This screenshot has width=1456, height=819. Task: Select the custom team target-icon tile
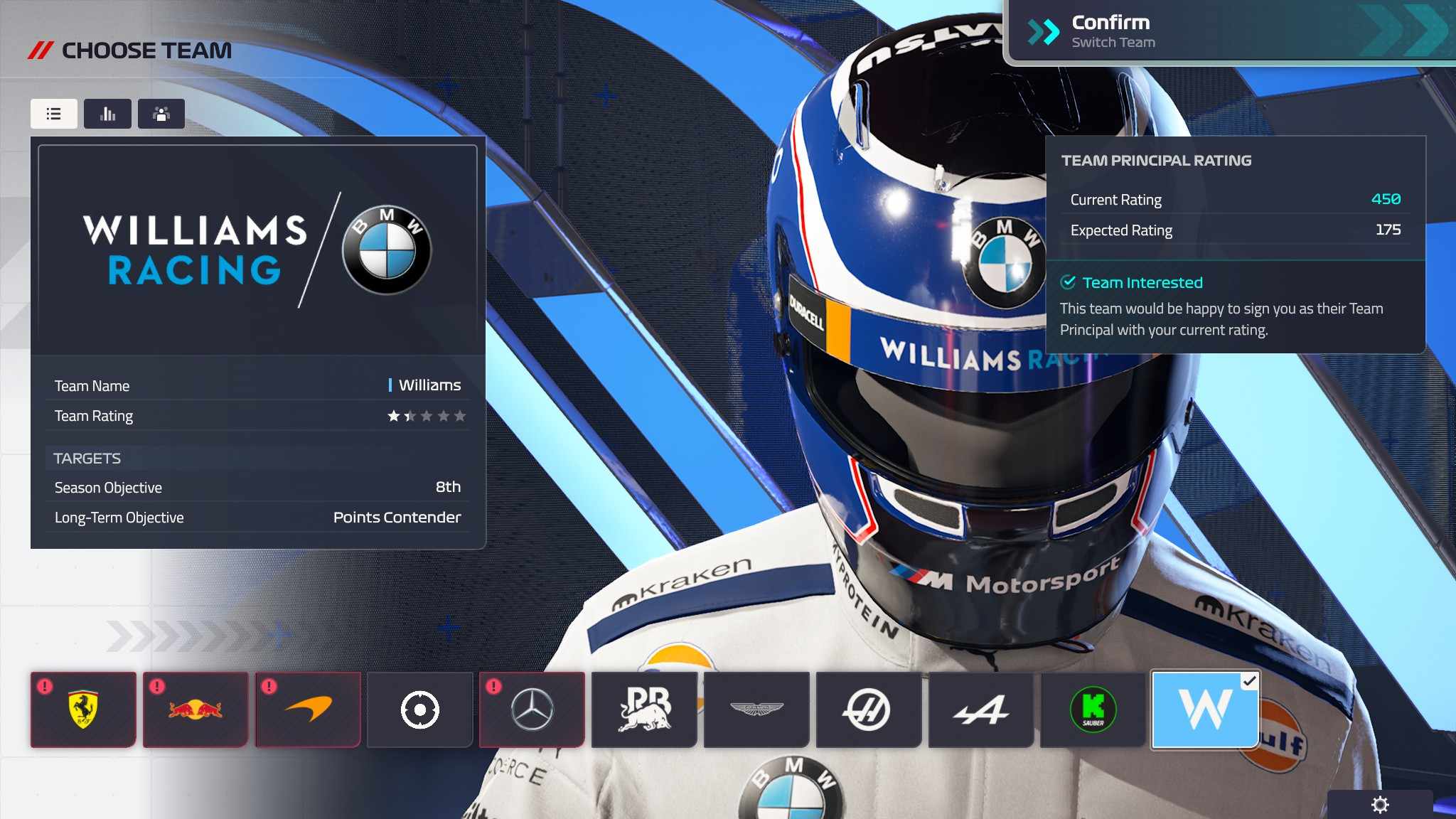pyautogui.click(x=420, y=710)
